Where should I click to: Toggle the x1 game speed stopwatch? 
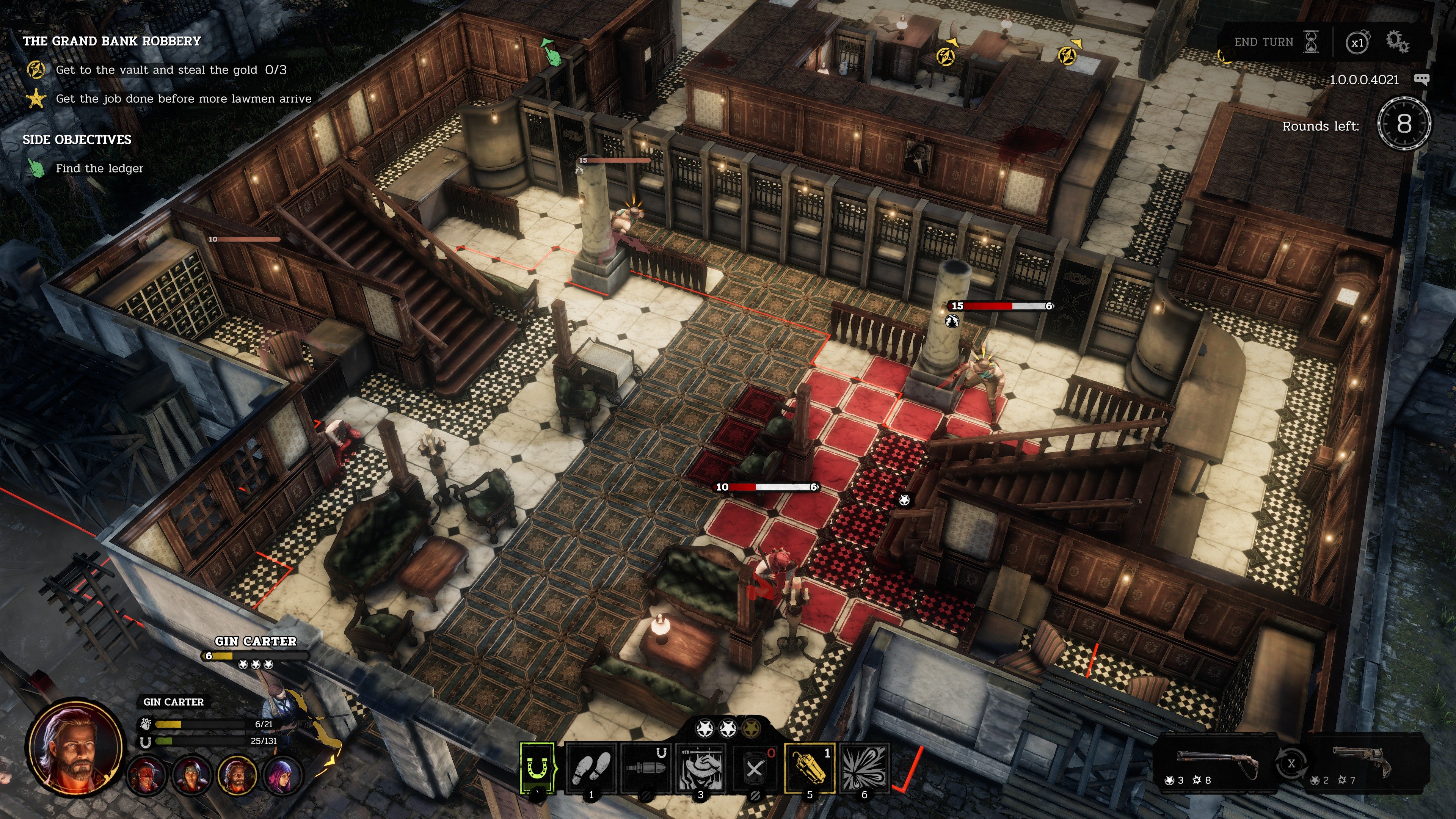tap(1357, 42)
